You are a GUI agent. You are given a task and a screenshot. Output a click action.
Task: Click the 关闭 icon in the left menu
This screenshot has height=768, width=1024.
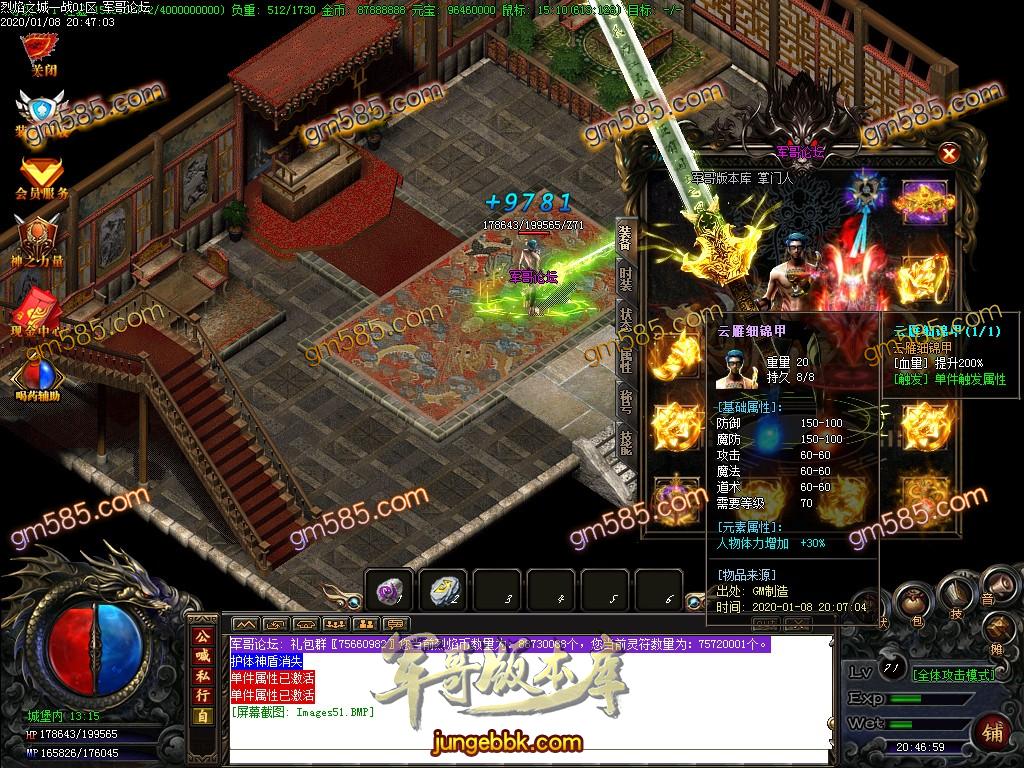(41, 51)
